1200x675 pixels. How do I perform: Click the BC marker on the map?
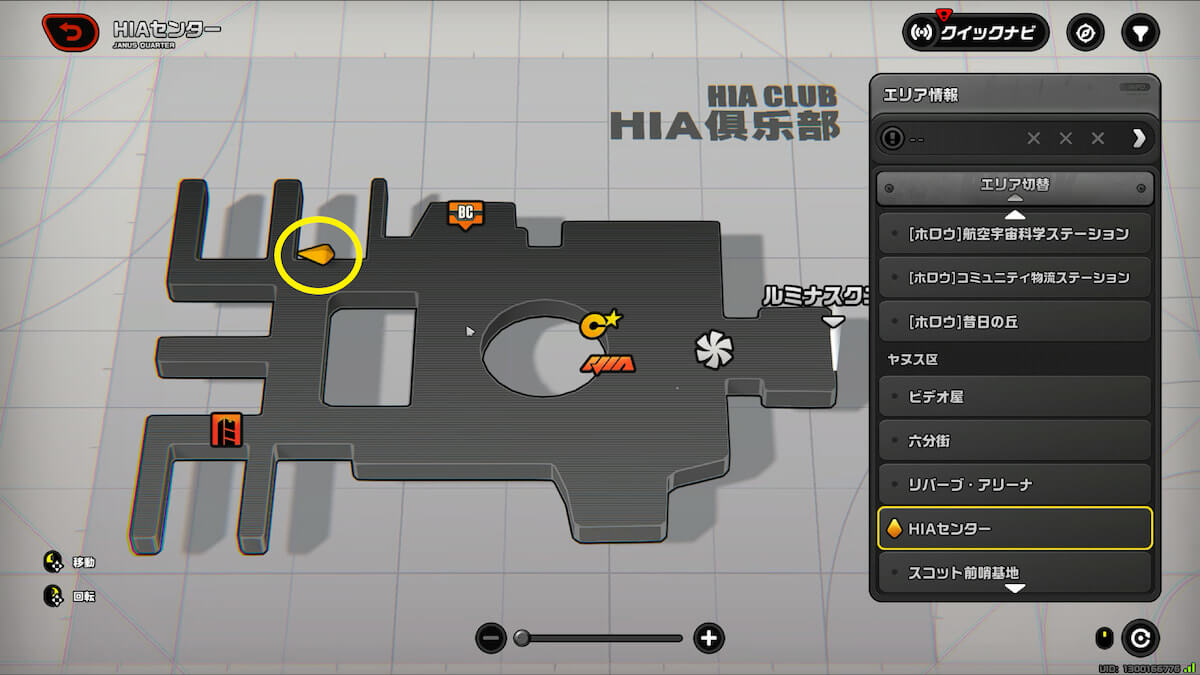[465, 213]
